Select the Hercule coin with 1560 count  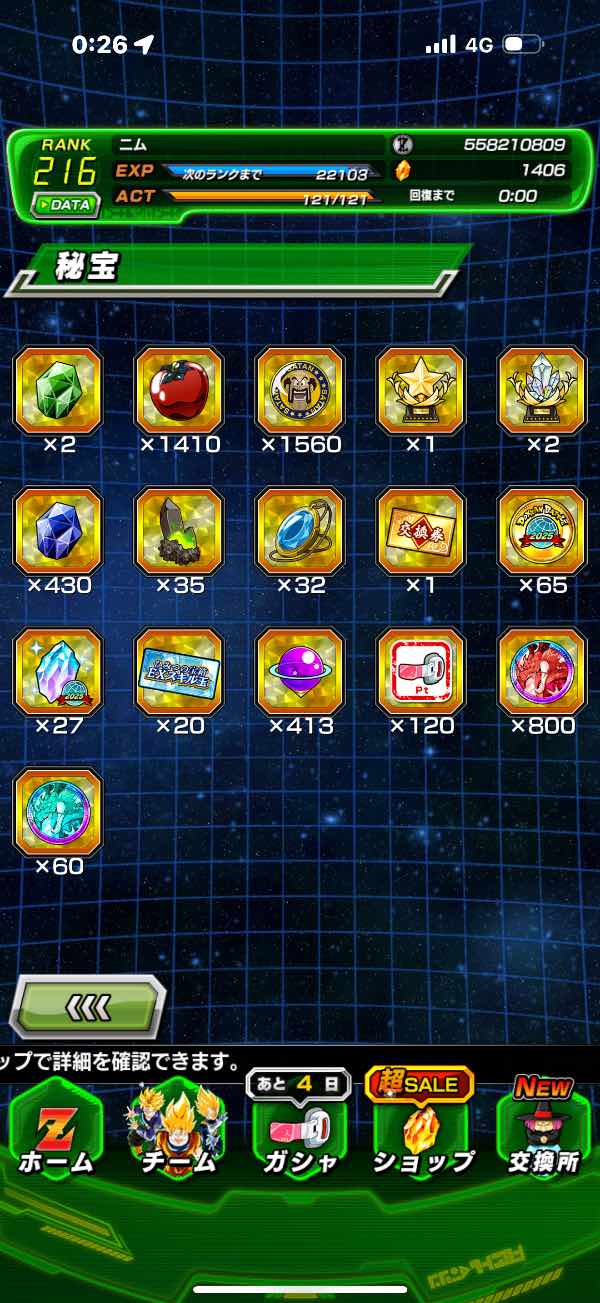point(300,390)
